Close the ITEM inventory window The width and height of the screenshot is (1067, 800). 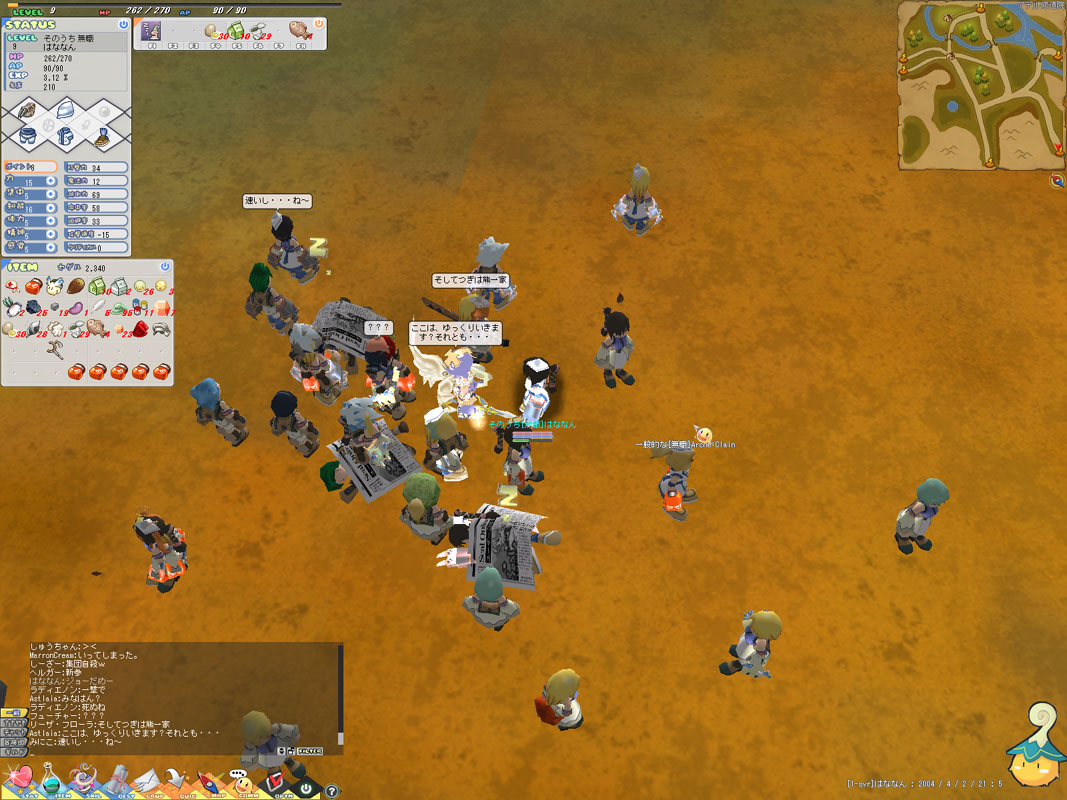pos(165,267)
